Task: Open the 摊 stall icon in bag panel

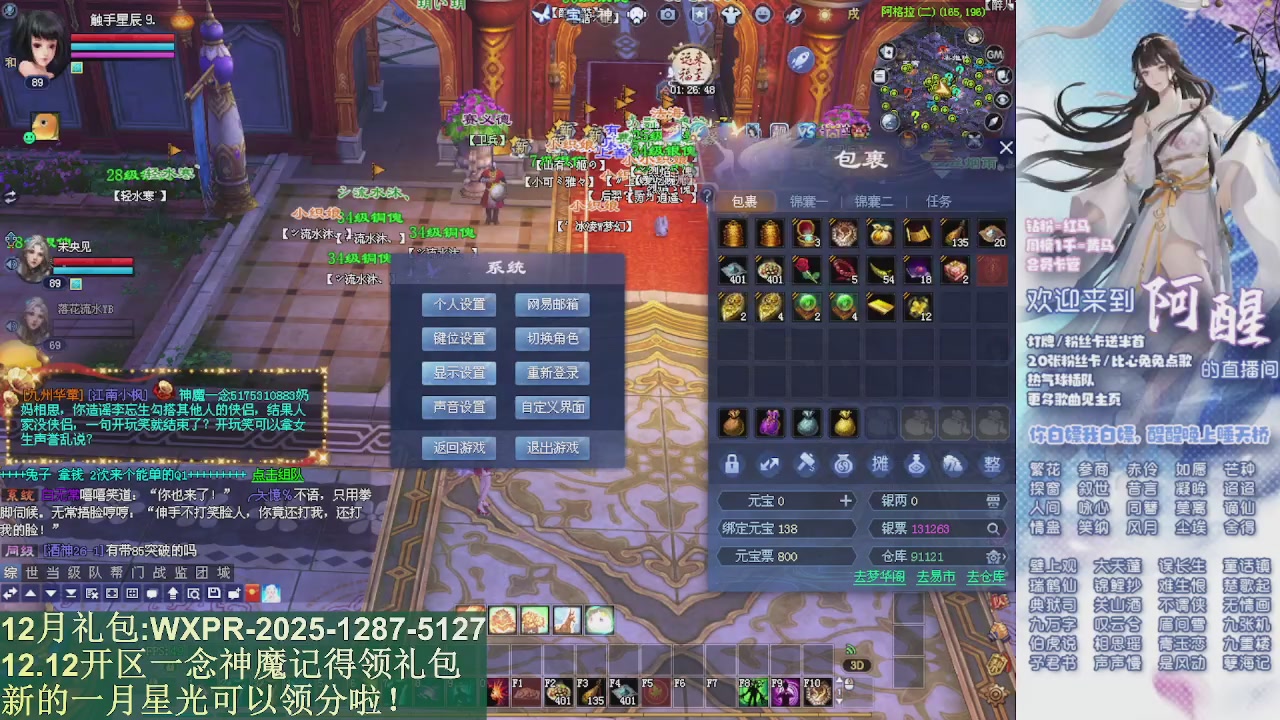Action: 881,465
